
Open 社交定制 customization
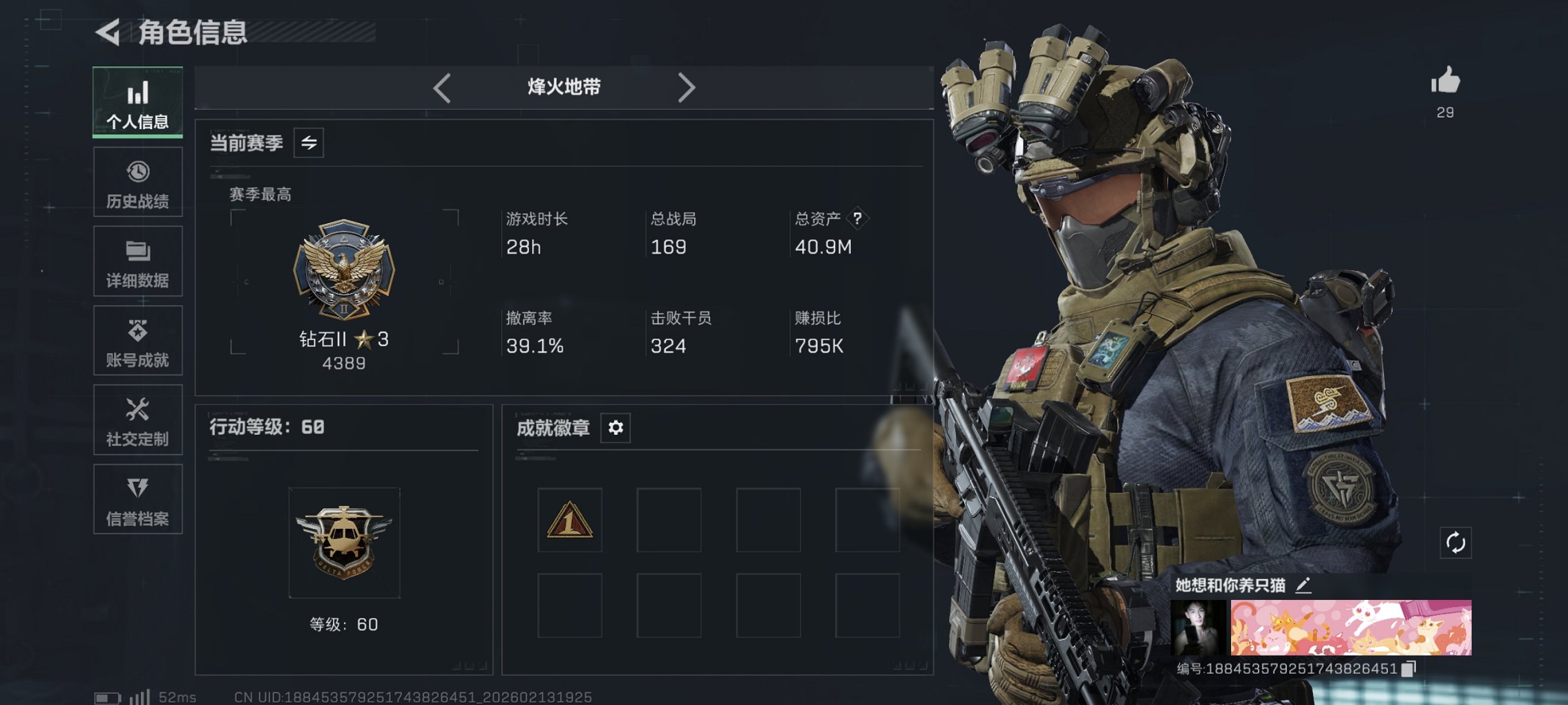click(137, 420)
